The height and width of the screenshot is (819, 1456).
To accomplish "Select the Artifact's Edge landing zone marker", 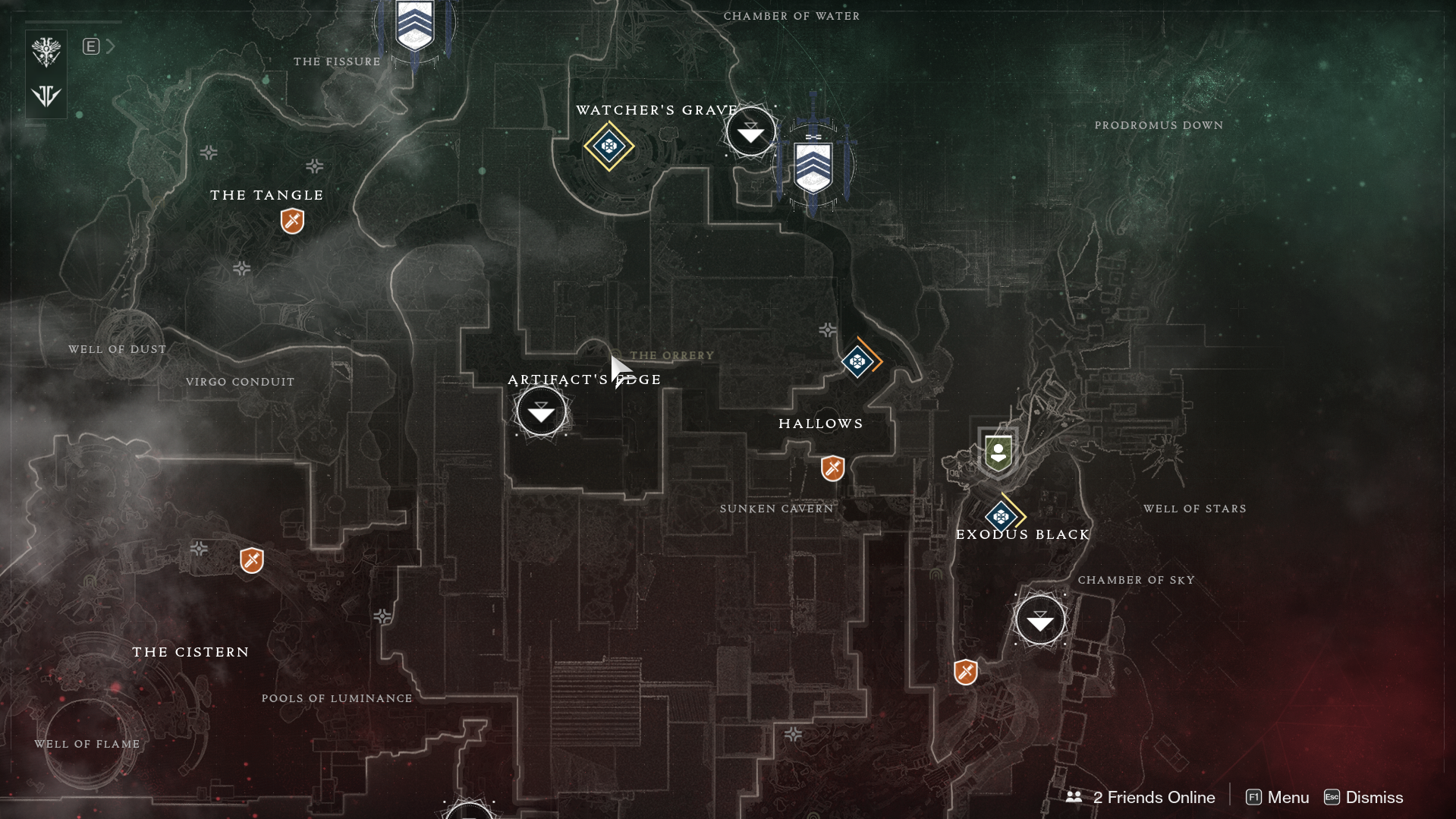I will click(541, 411).
